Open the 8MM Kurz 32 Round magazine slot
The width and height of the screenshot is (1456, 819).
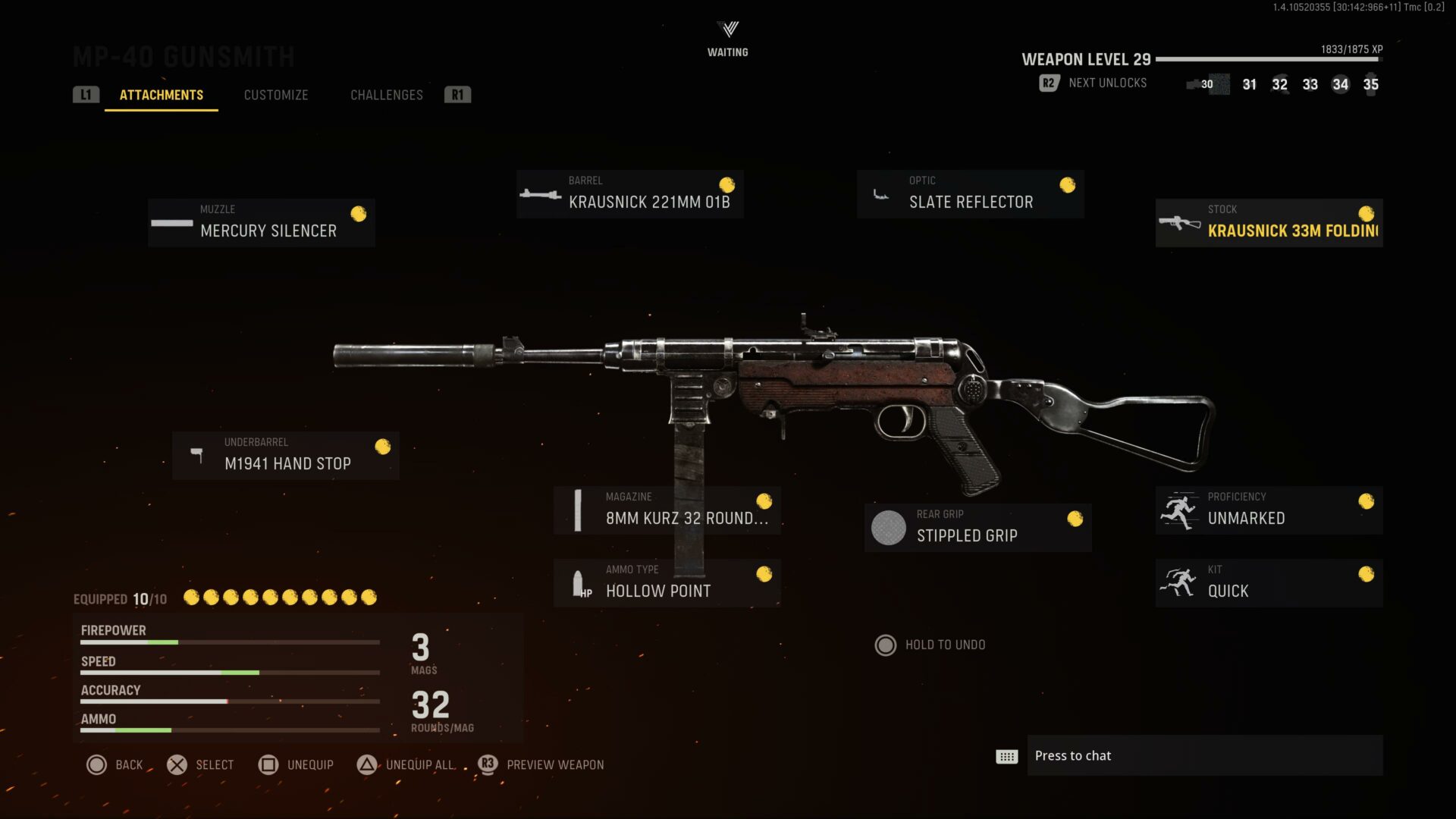click(667, 510)
